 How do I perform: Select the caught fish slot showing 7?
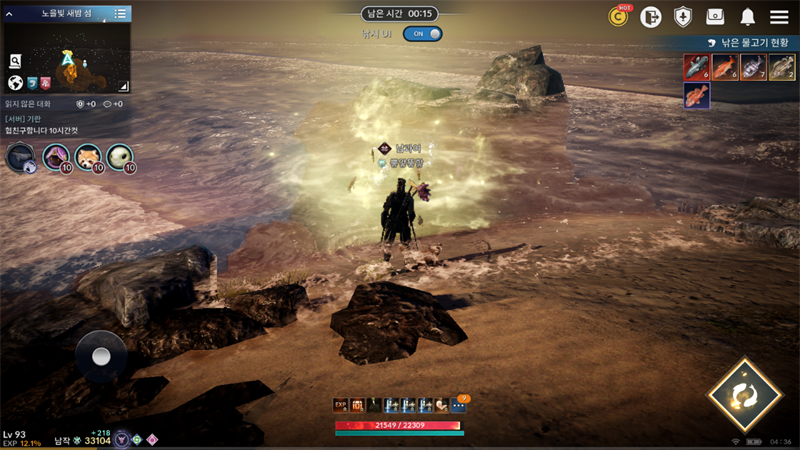(x=753, y=67)
